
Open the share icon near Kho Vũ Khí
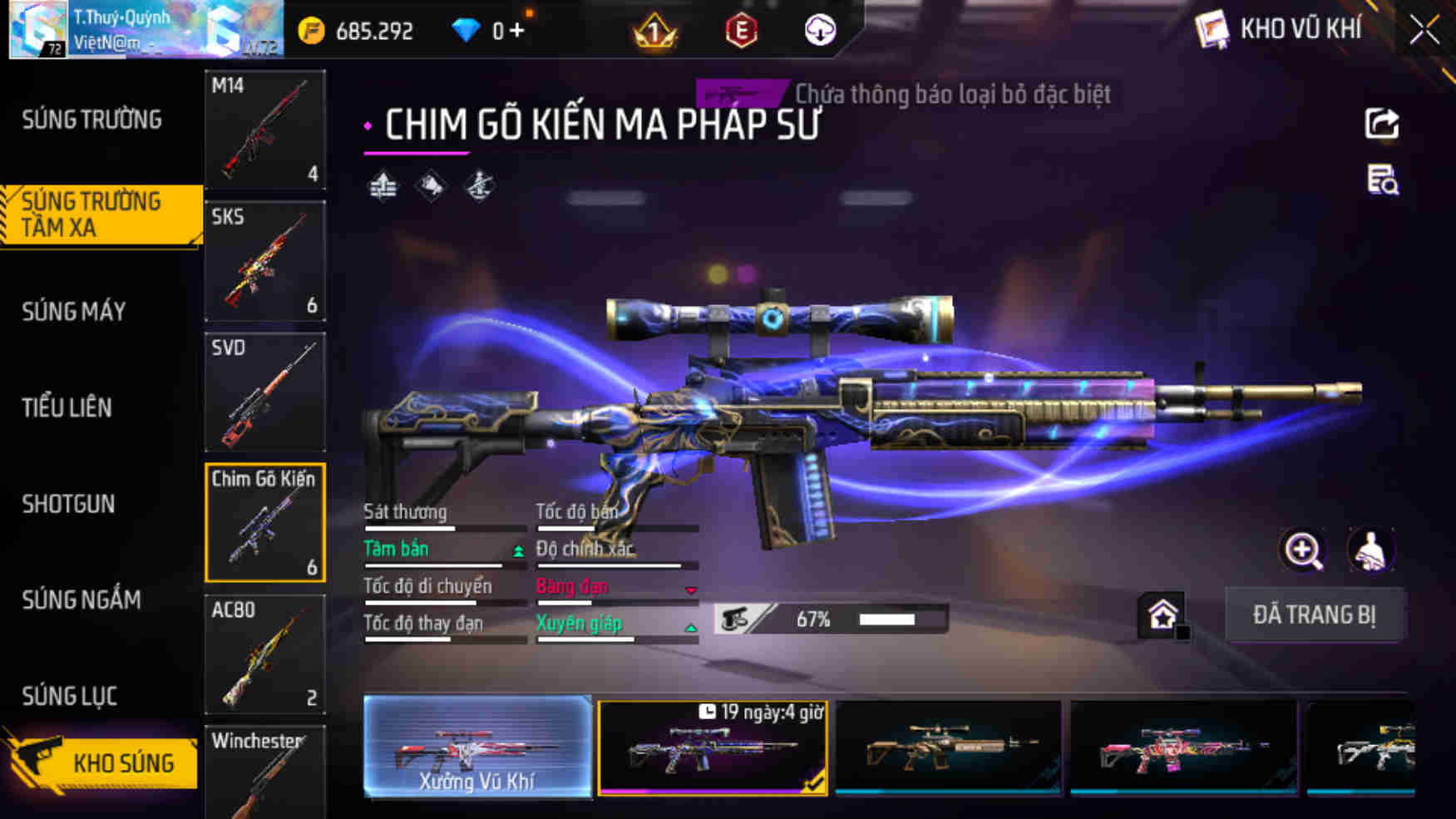1380,123
